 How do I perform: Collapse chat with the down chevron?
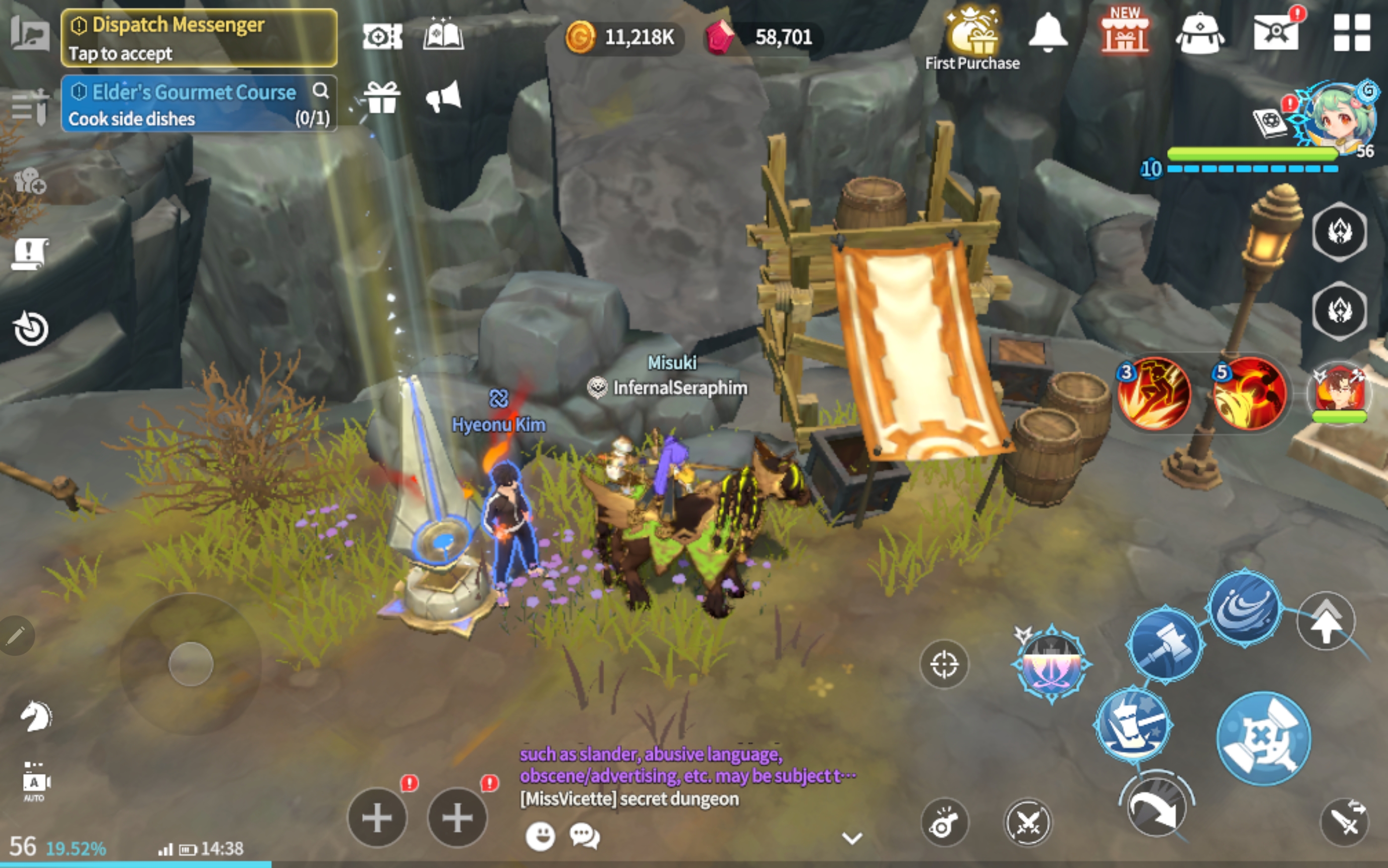(852, 838)
